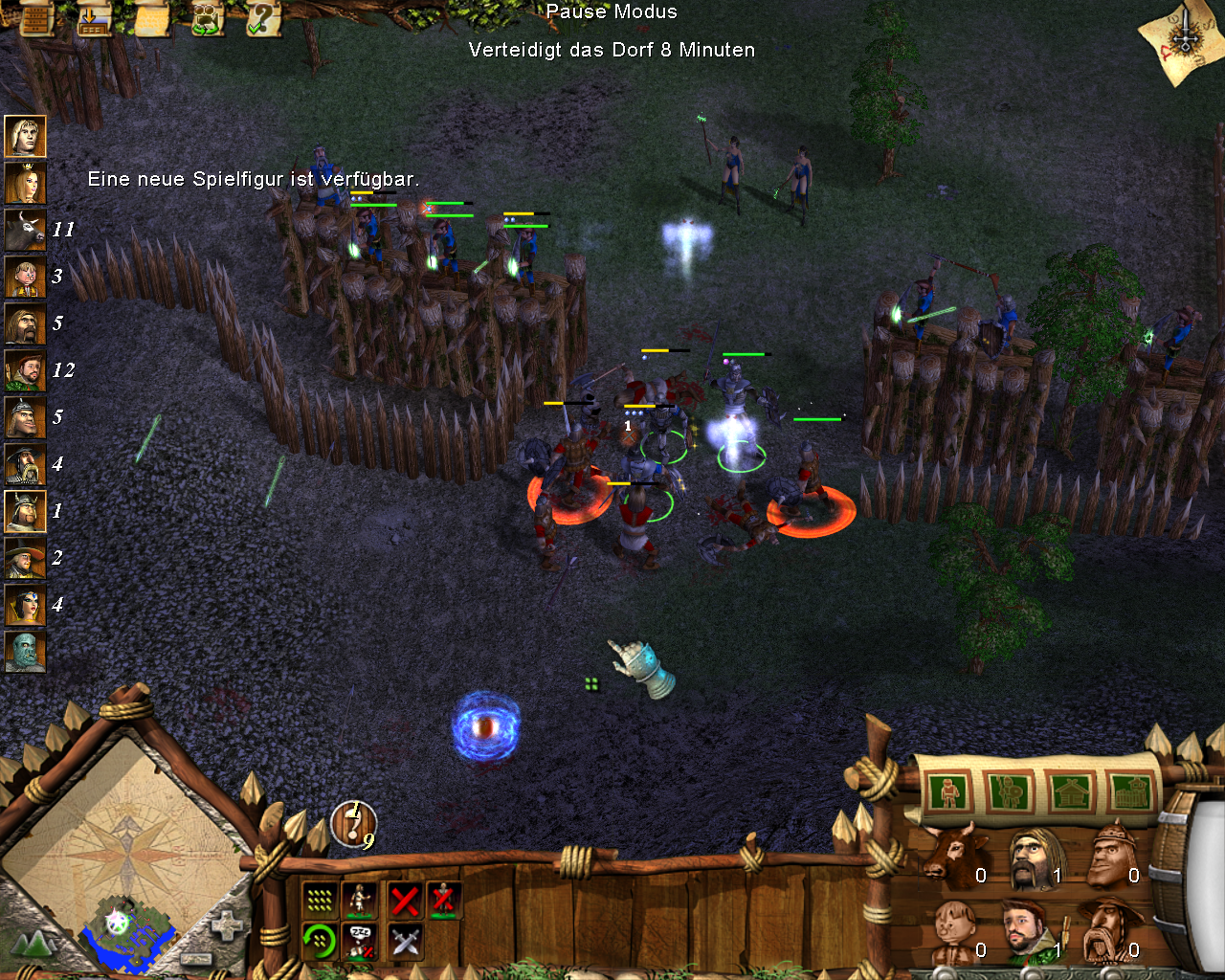Viewport: 1225px width, 980px height.
Task: Select the green-skinned creature portrait
Action: pyautogui.click(x=25, y=652)
